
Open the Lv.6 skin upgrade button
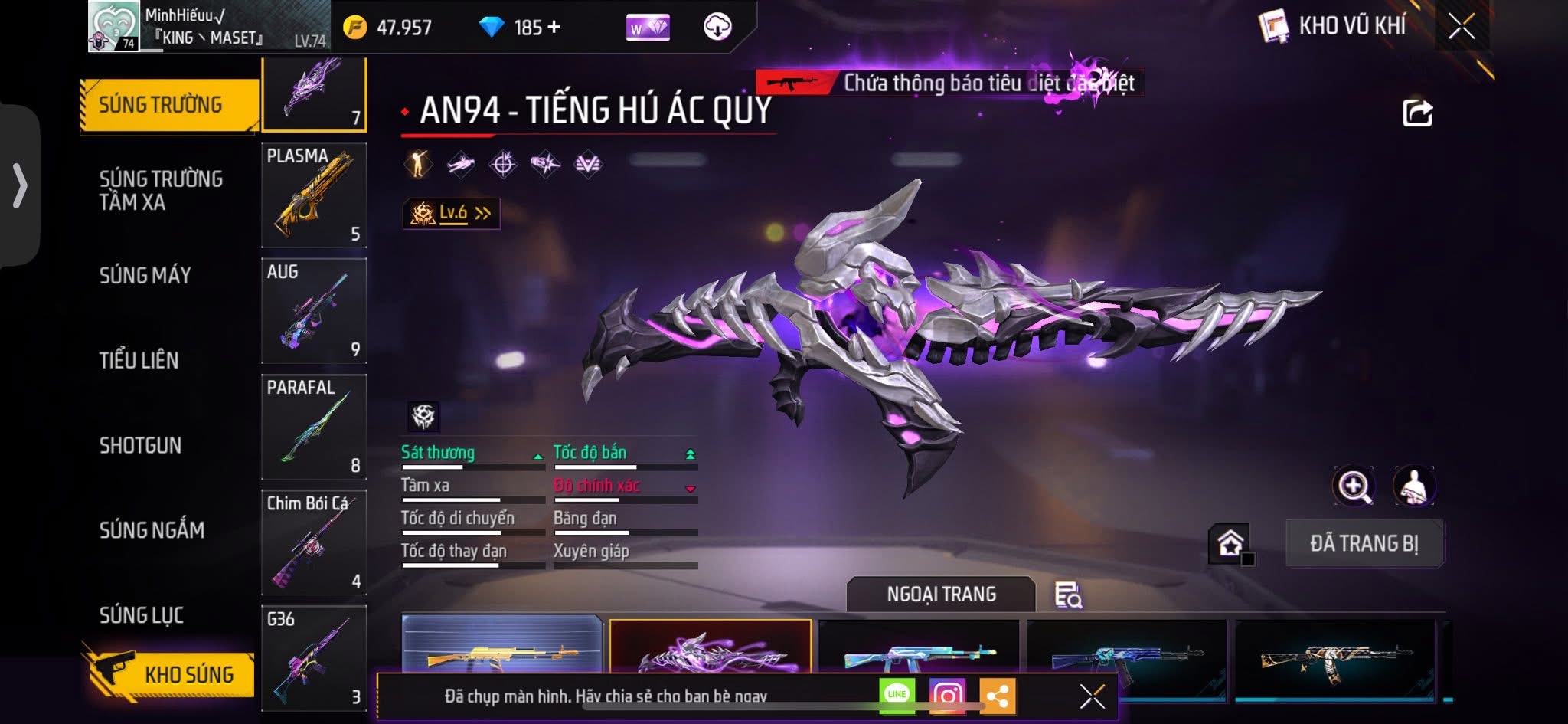click(452, 213)
